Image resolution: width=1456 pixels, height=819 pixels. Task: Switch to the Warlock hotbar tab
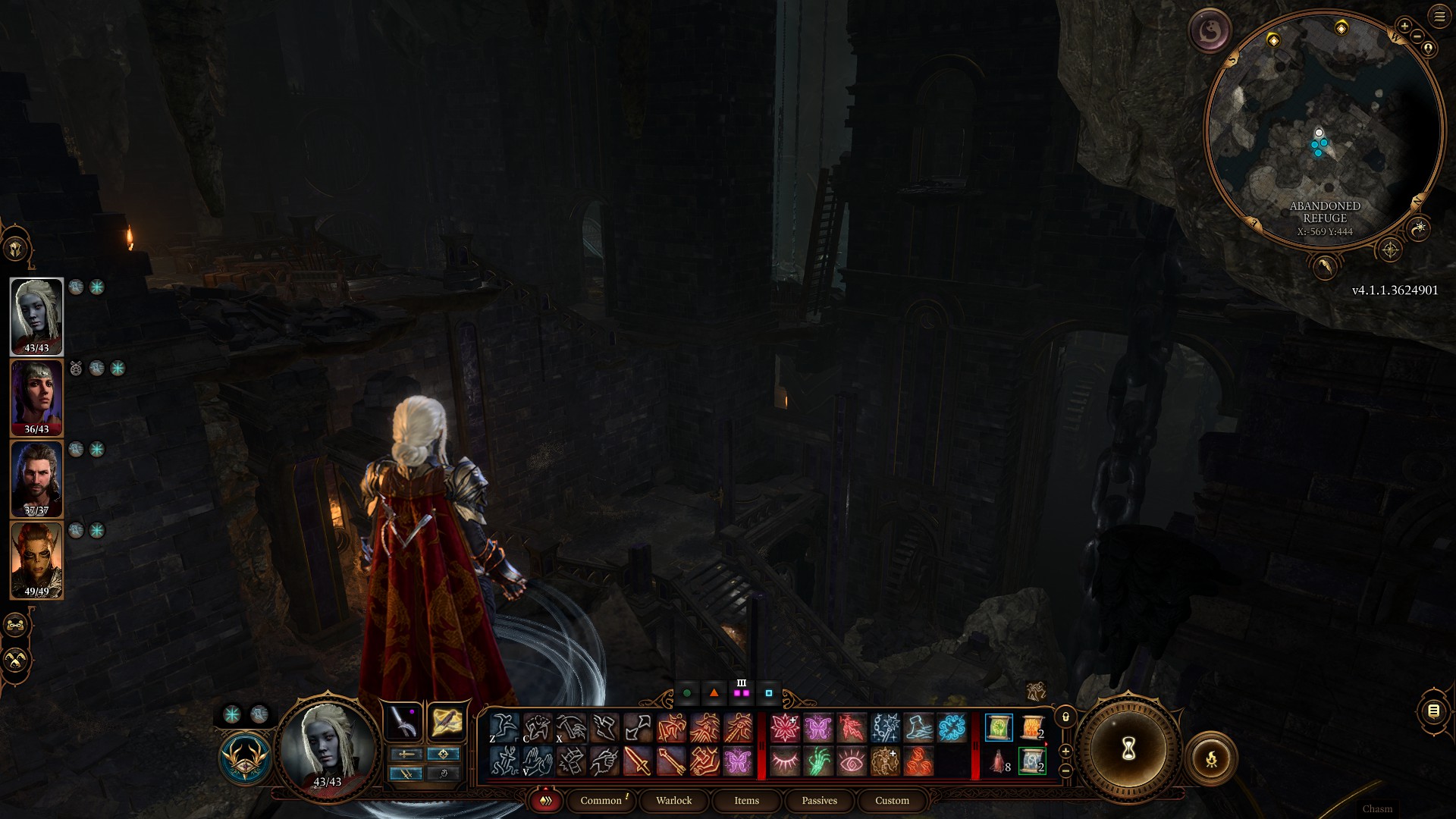pos(673,801)
